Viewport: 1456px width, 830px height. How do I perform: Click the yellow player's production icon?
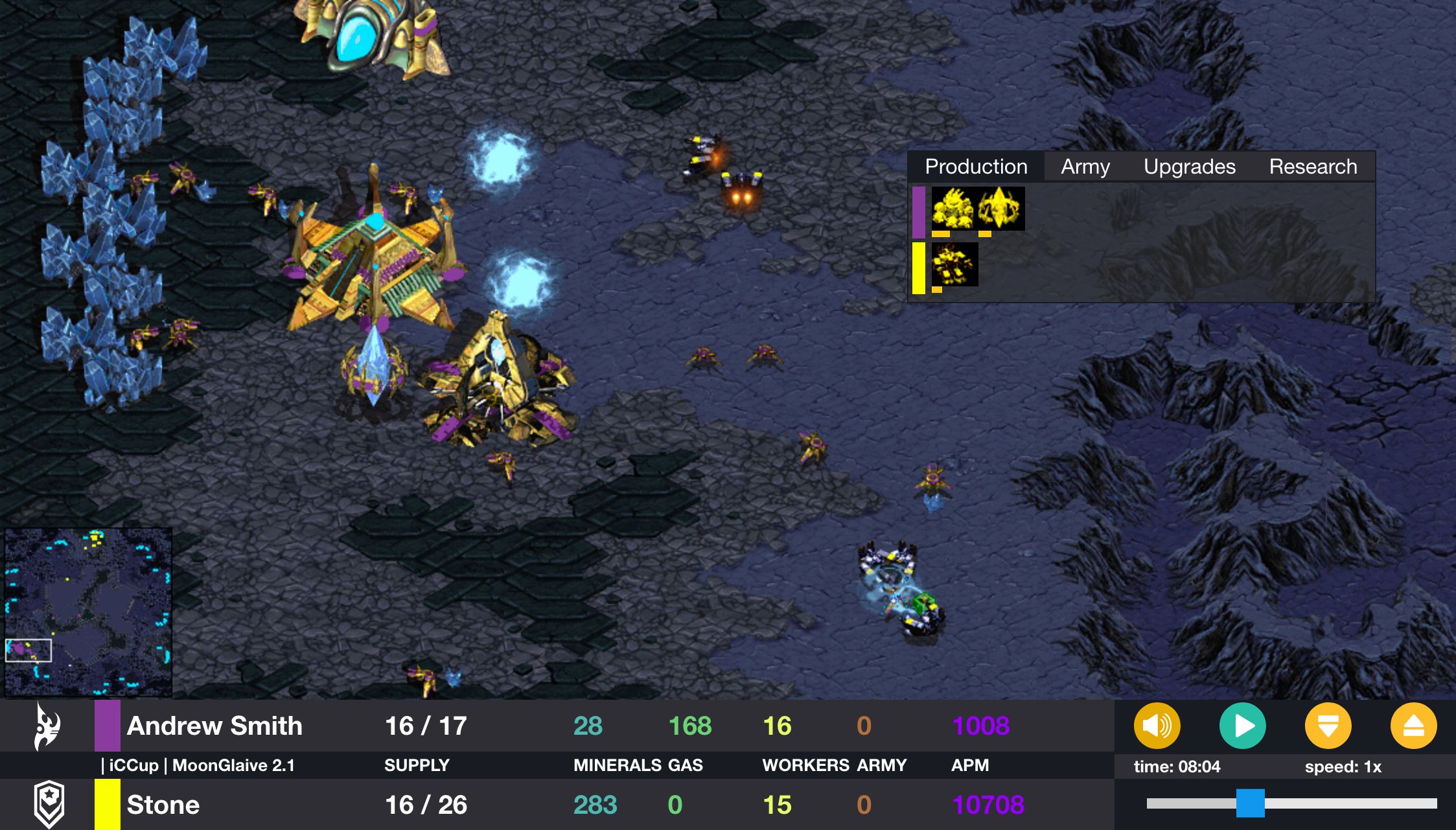(x=954, y=264)
